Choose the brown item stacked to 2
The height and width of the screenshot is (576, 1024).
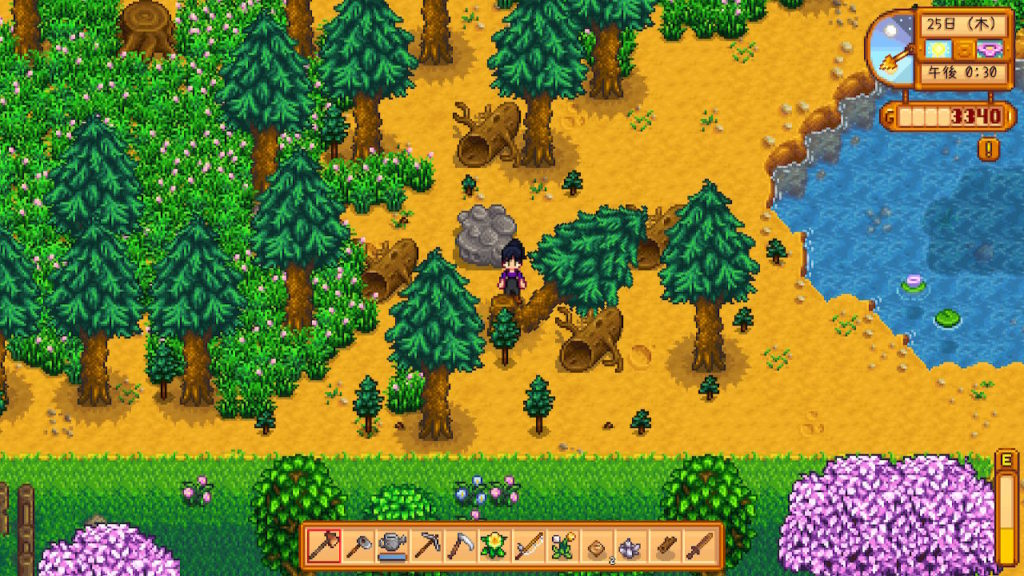(598, 546)
